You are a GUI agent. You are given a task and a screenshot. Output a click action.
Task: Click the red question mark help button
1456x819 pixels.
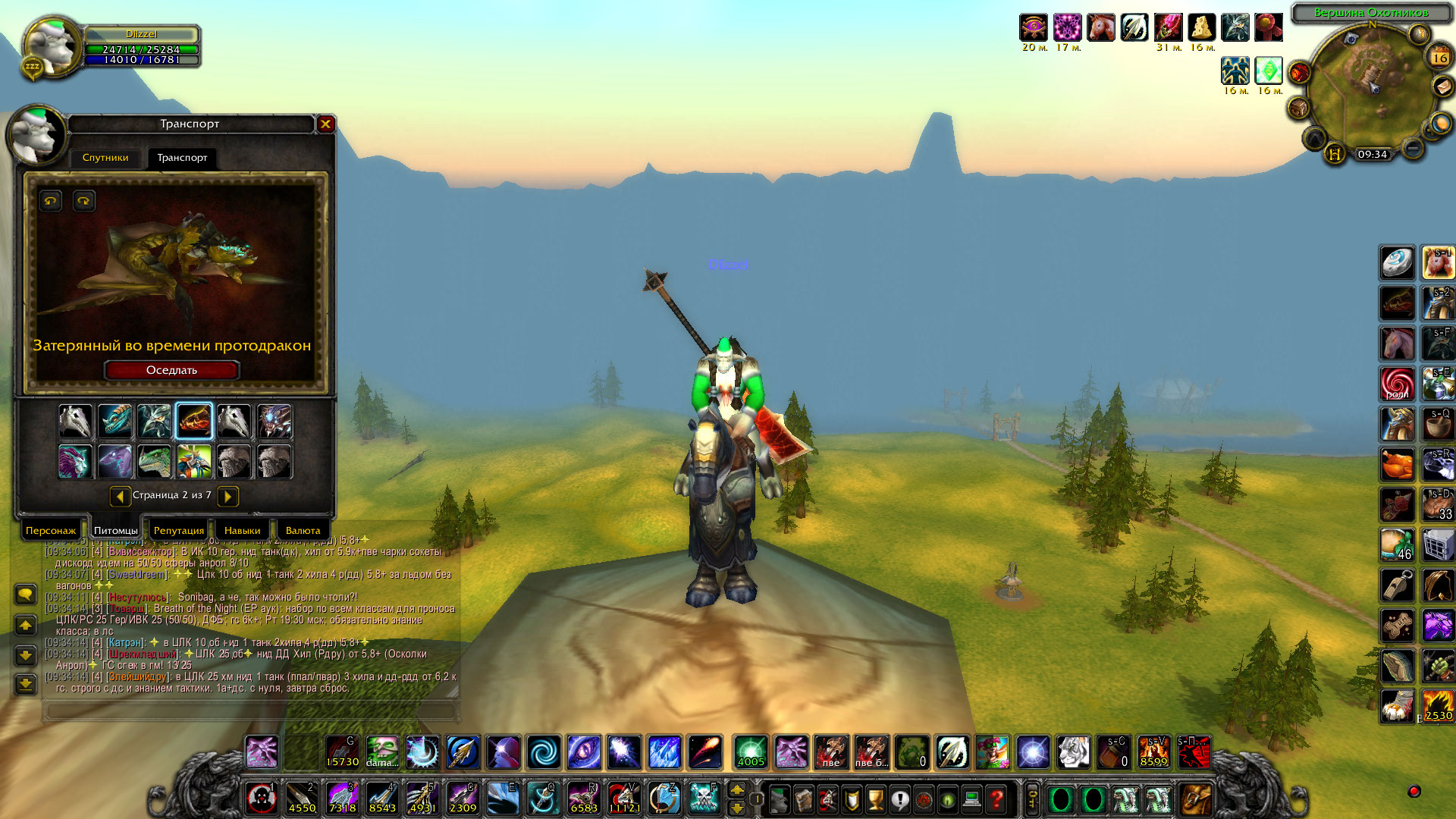point(996,799)
